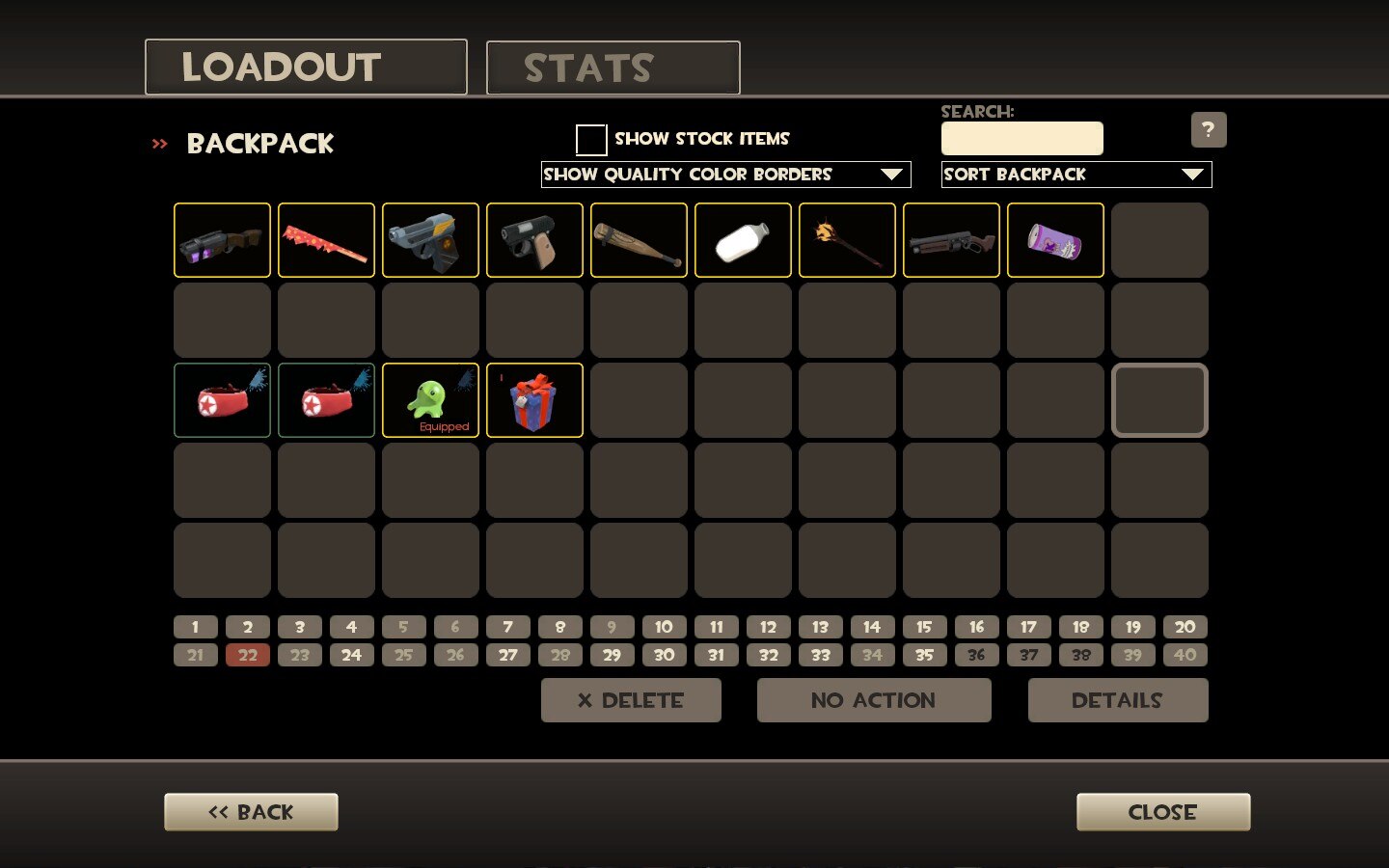This screenshot has height=868, width=1389.
Task: Open backpack page 35
Action: (x=924, y=655)
